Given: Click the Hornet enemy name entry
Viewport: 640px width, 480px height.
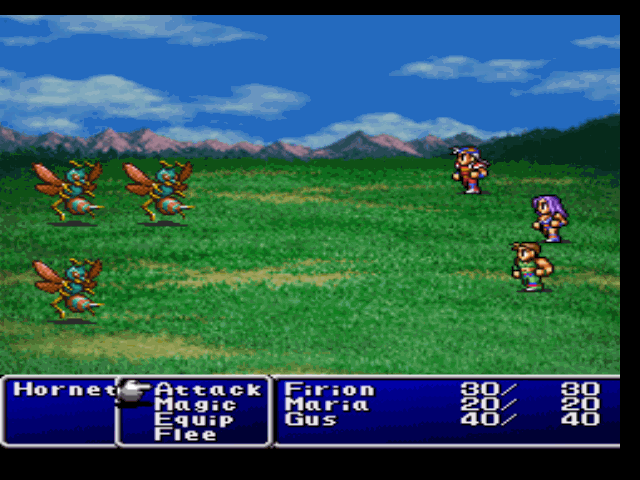Looking at the screenshot, I should coord(60,390).
